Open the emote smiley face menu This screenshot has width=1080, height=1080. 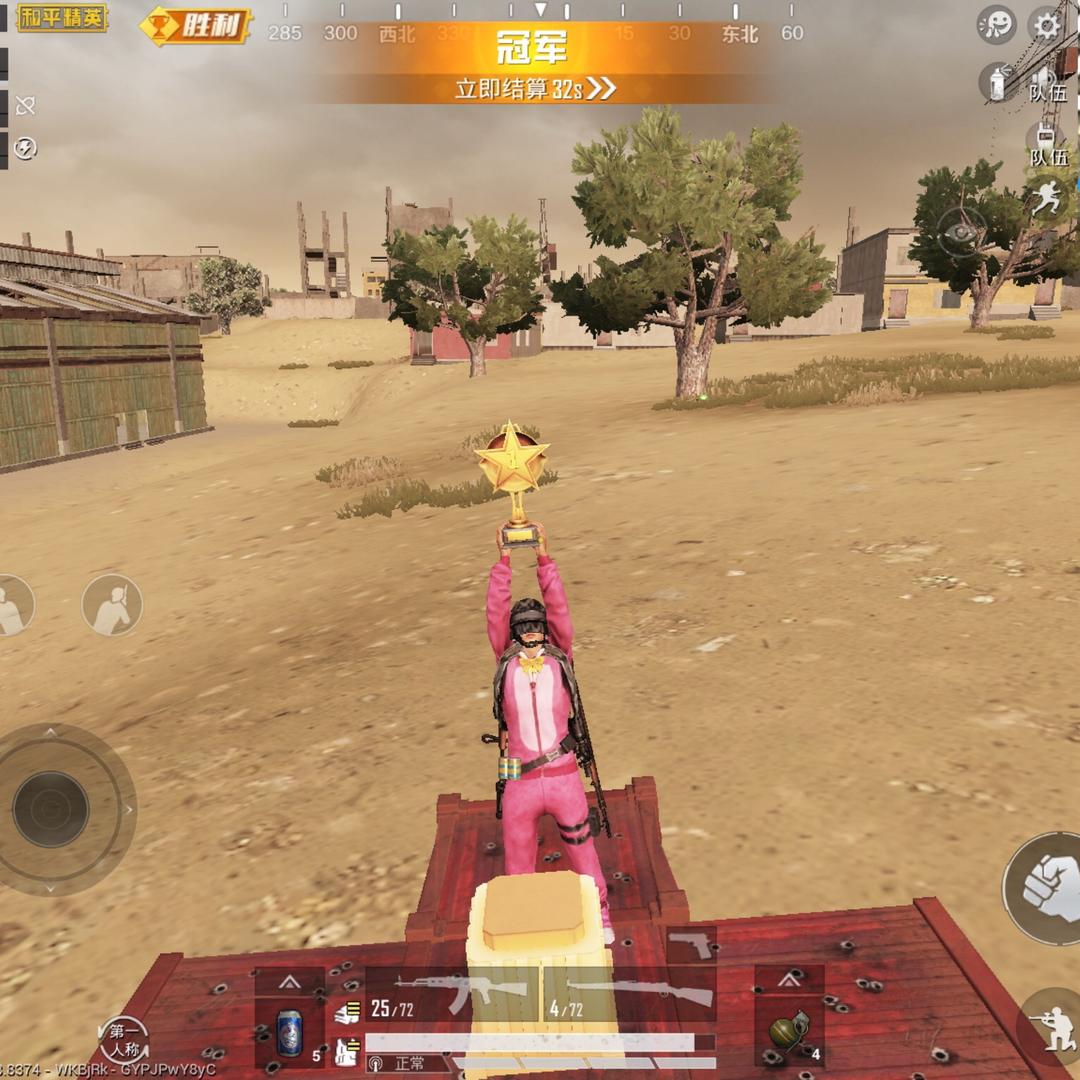pos(996,24)
